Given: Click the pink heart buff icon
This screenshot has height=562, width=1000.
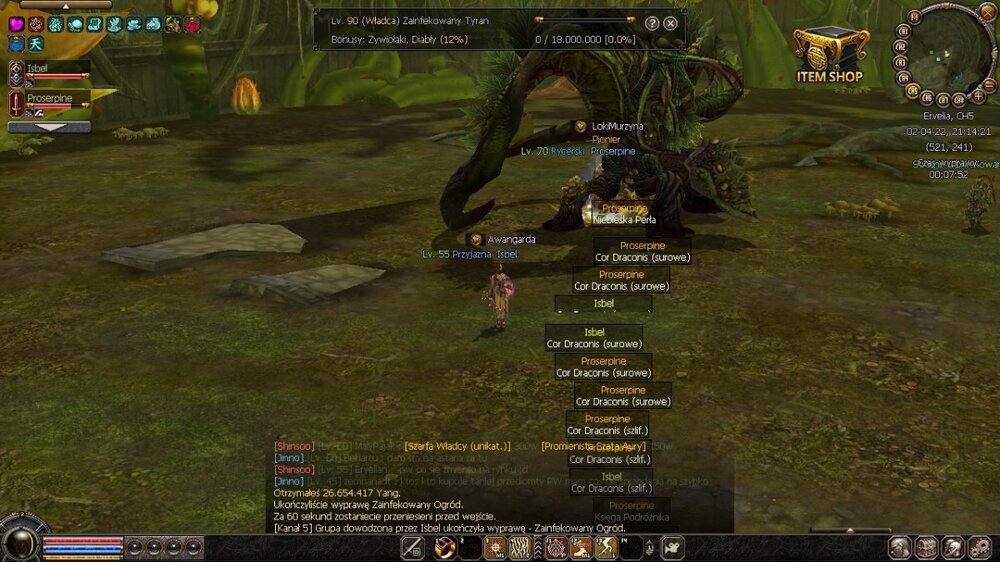Looking at the screenshot, I should click(16, 24).
